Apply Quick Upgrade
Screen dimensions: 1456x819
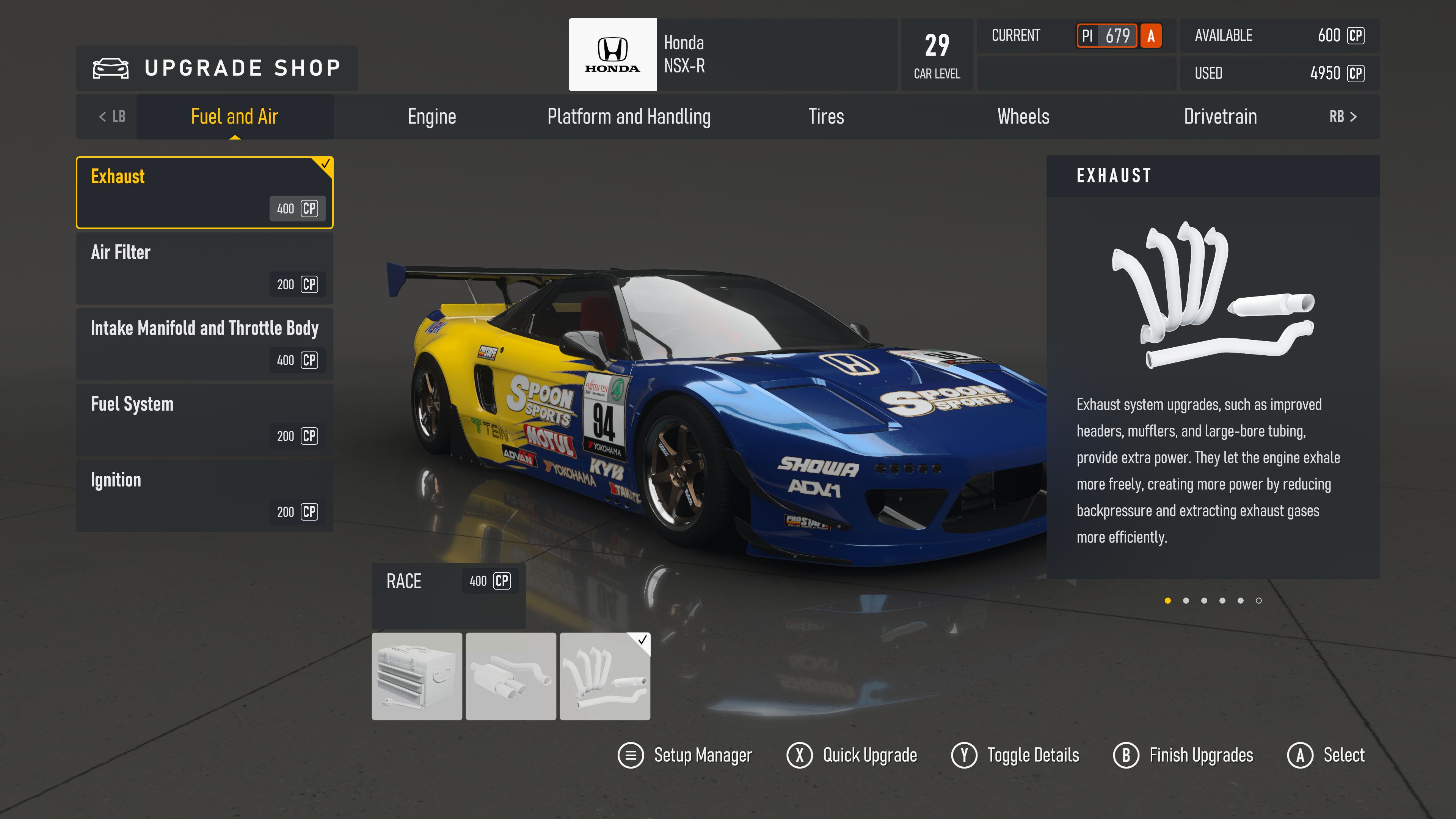[x=852, y=755]
